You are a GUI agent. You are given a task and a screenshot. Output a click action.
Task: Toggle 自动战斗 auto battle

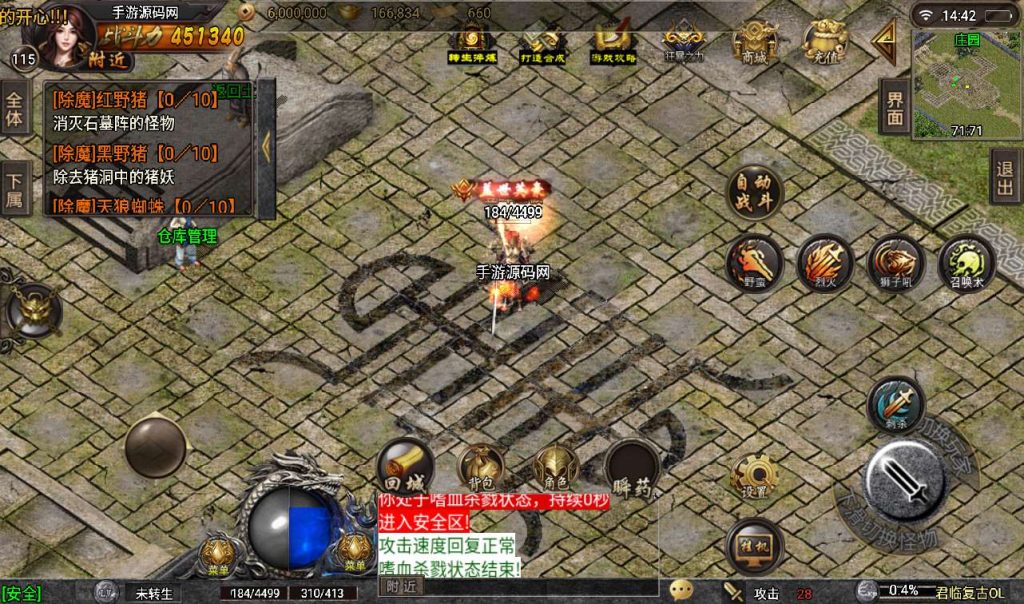tap(754, 192)
